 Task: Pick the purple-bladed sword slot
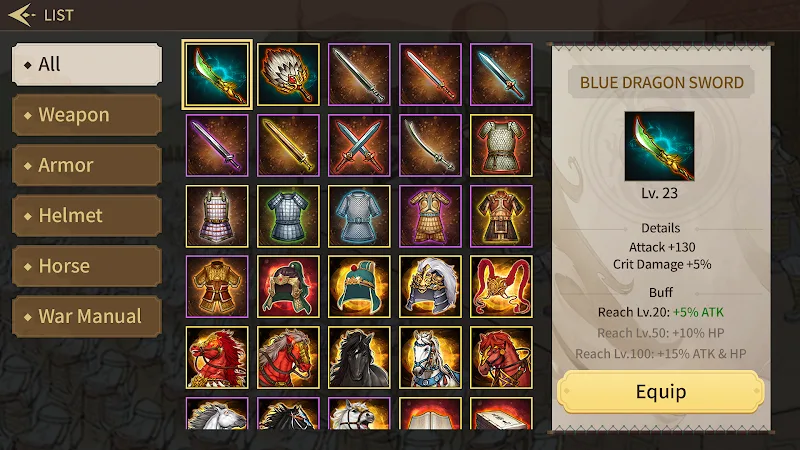pos(217,145)
